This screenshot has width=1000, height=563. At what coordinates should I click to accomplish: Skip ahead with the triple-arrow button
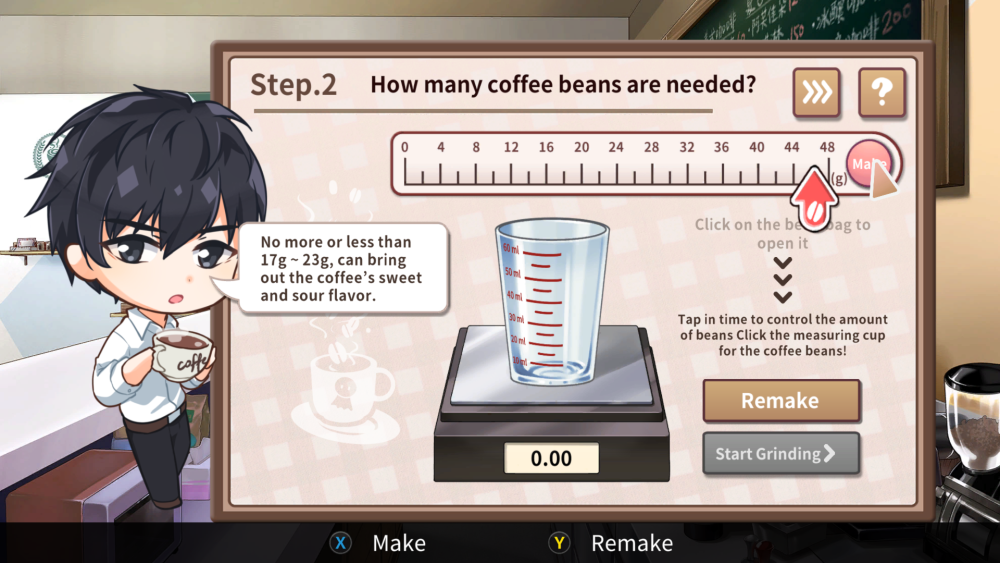817,93
